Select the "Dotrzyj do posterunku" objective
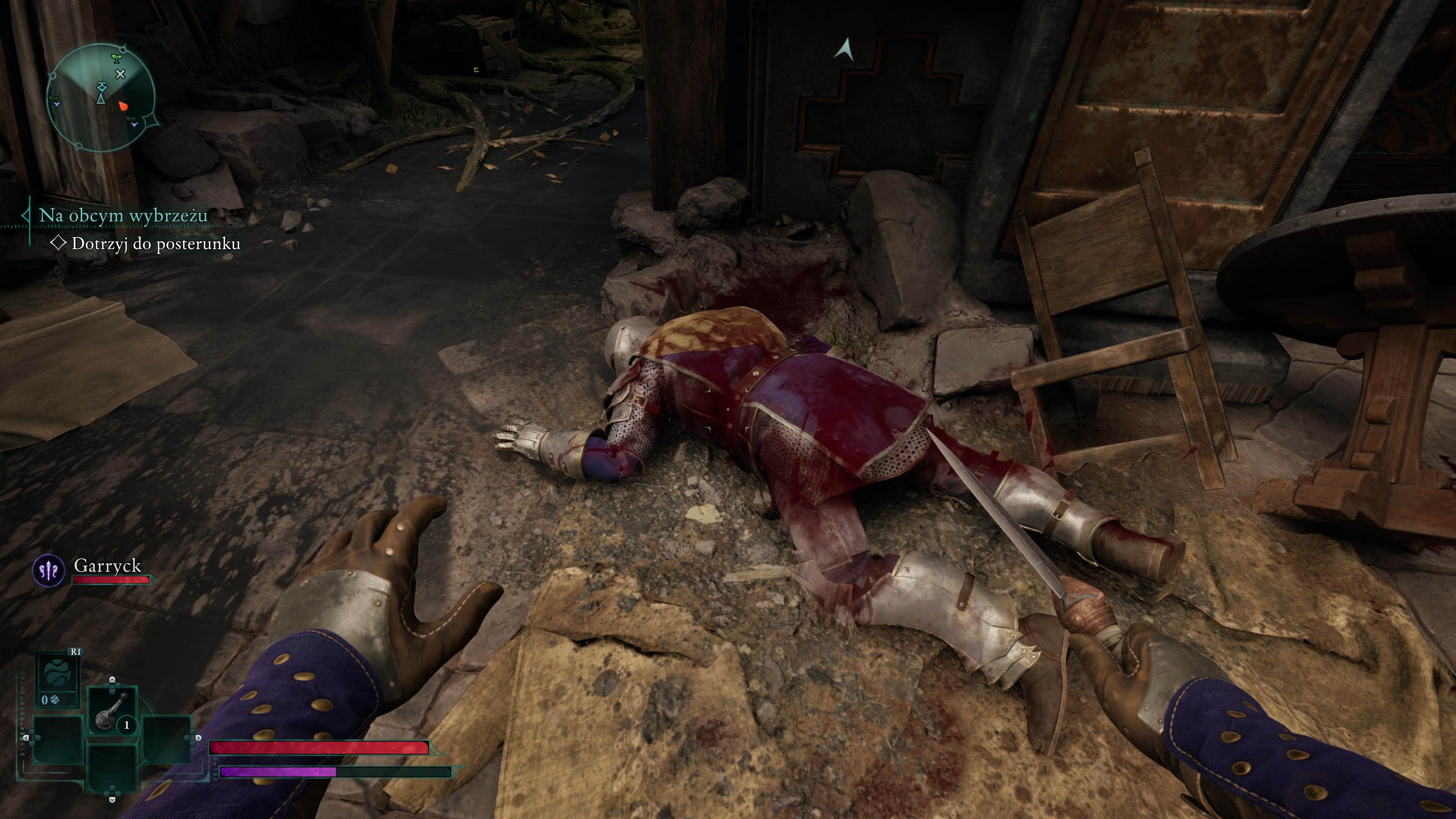This screenshot has height=819, width=1456. click(x=155, y=243)
